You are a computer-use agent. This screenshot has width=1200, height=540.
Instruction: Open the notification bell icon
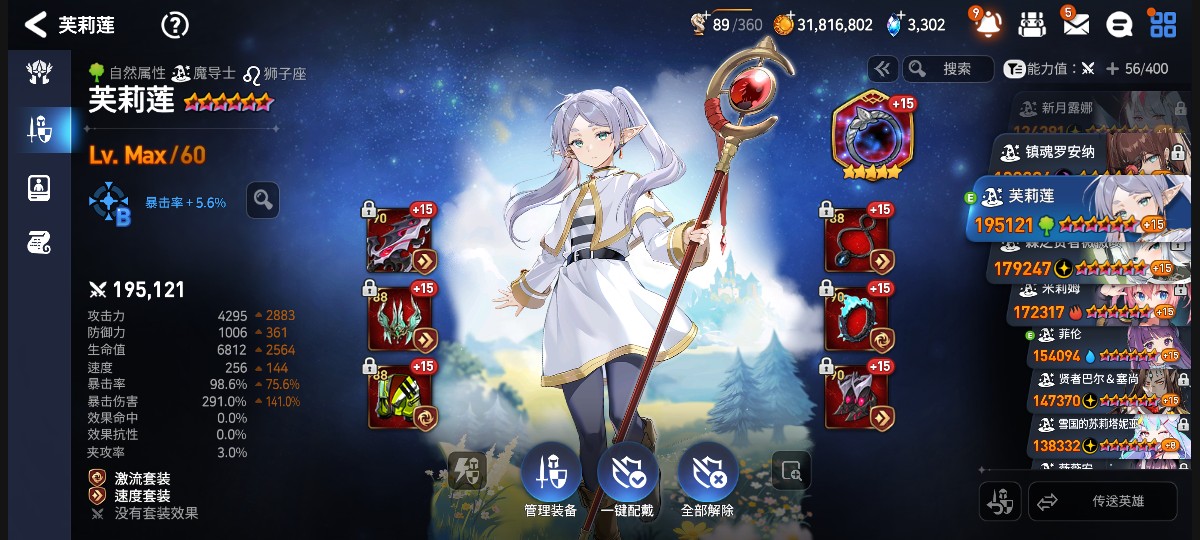click(x=987, y=24)
